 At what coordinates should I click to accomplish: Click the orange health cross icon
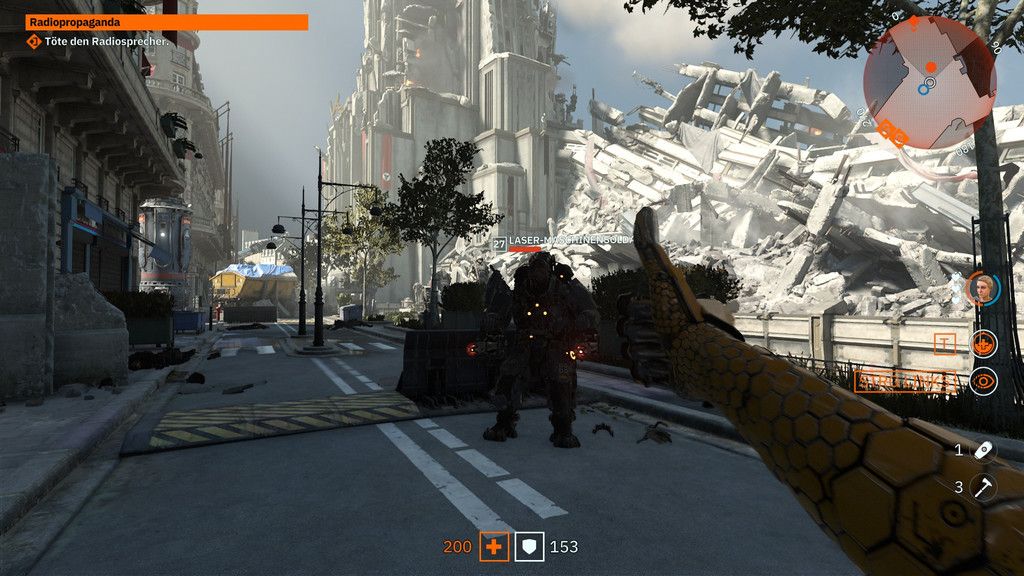click(x=494, y=547)
